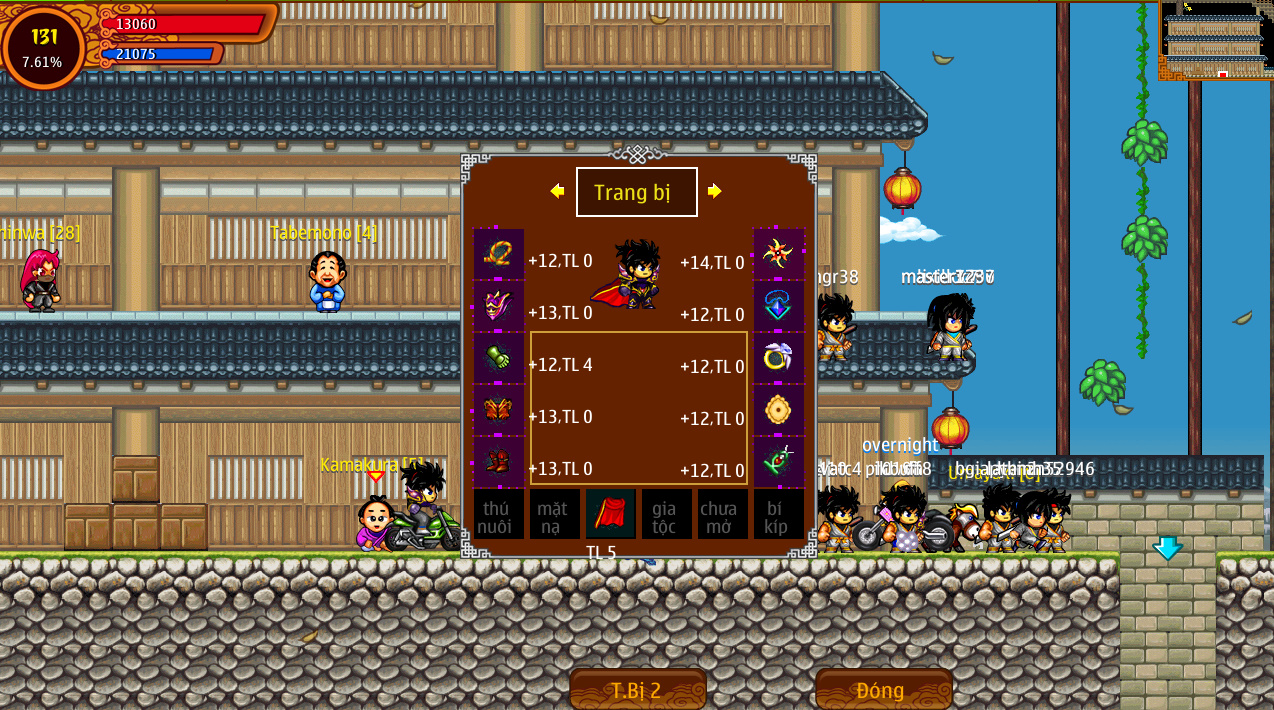The width and height of the screenshot is (1274, 710).
Task: Select the red cape slot
Action: [610, 514]
